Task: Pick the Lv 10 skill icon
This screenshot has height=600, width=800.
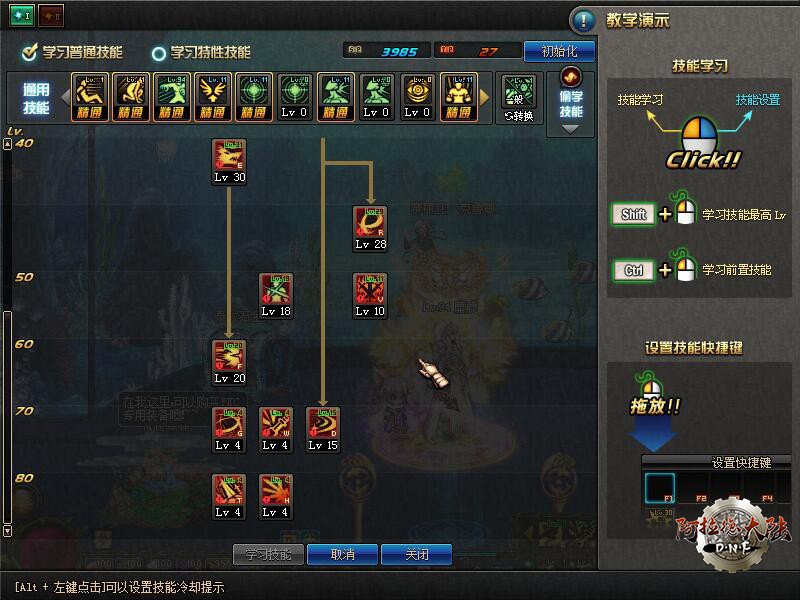Action: (370, 290)
